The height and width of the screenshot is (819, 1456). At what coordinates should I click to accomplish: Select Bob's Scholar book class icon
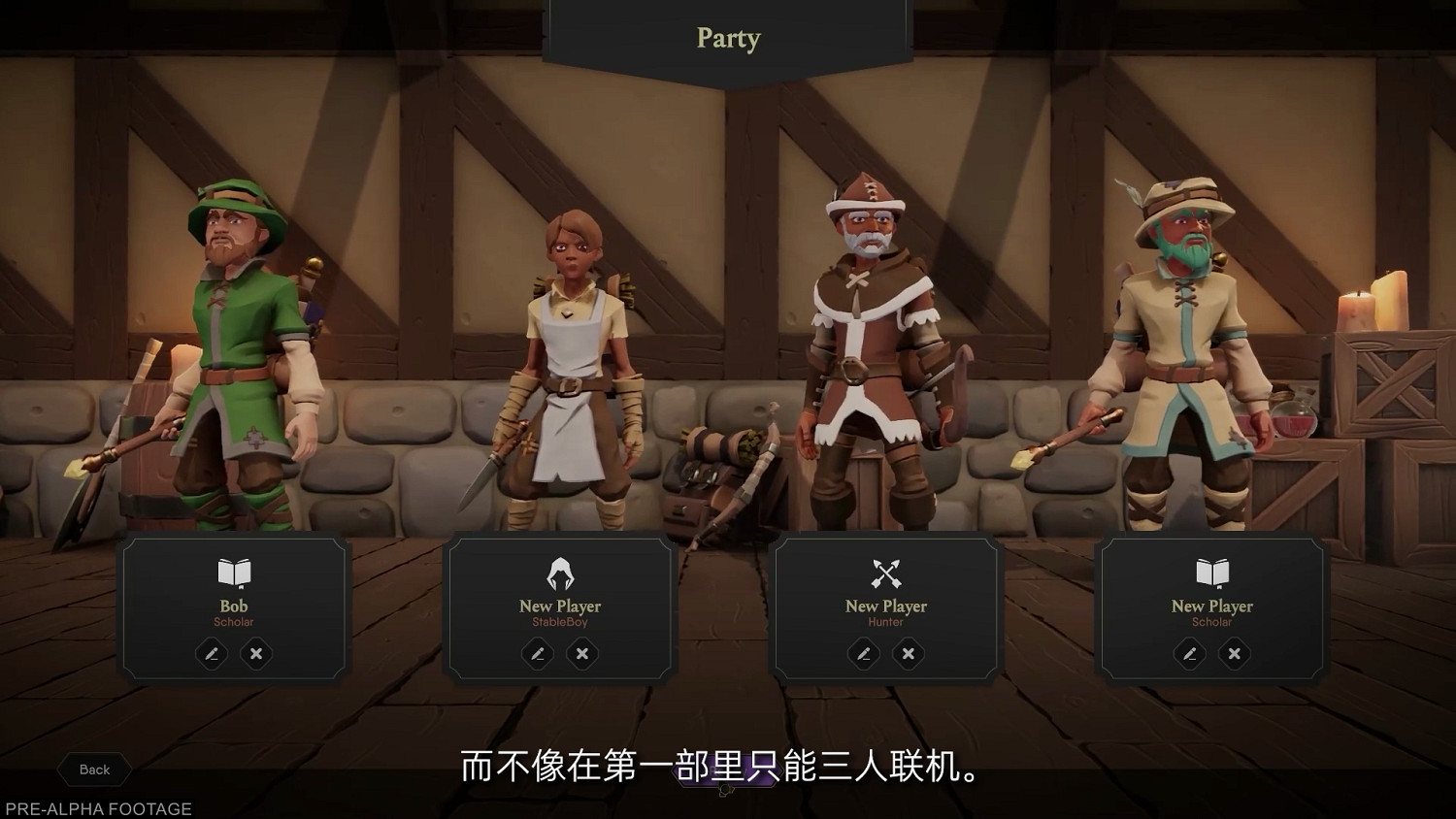(x=233, y=573)
